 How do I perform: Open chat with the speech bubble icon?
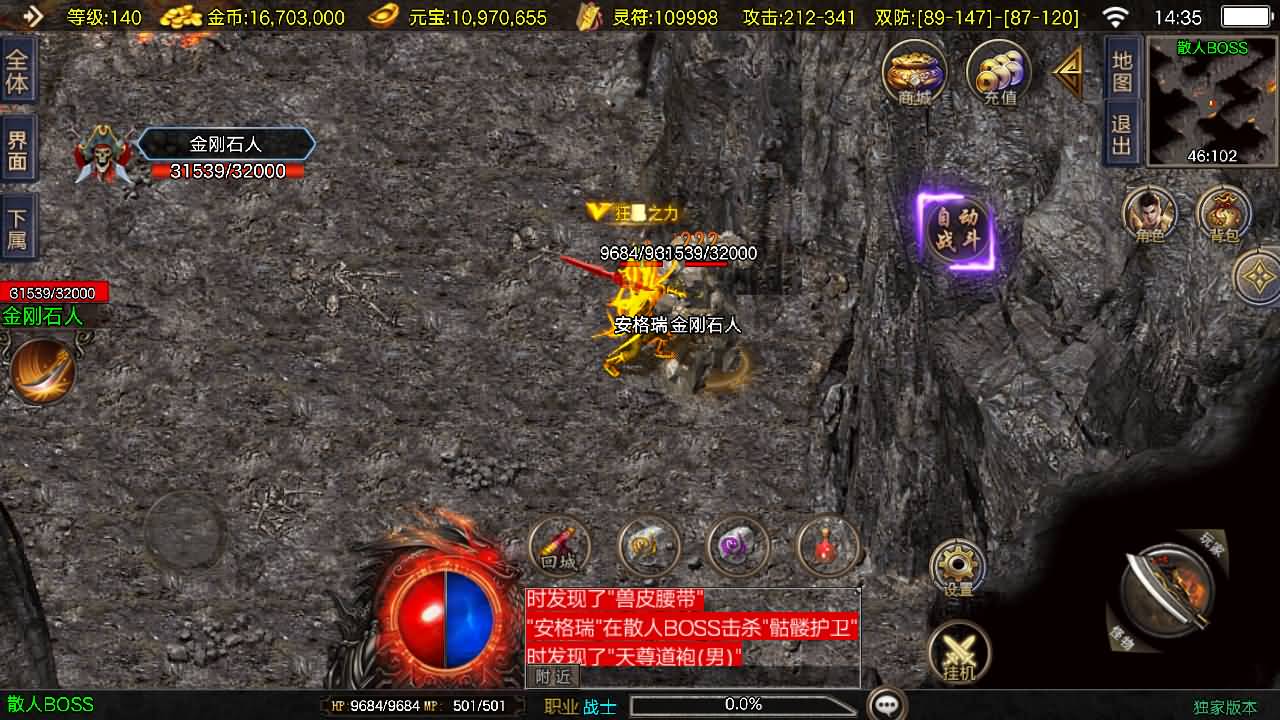[887, 704]
